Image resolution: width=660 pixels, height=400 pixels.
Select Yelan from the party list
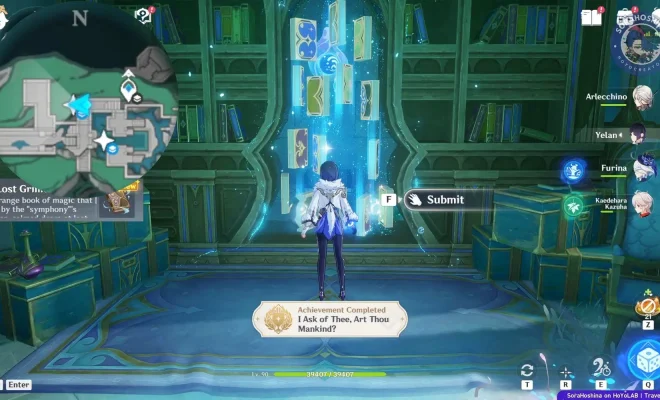click(x=638, y=135)
